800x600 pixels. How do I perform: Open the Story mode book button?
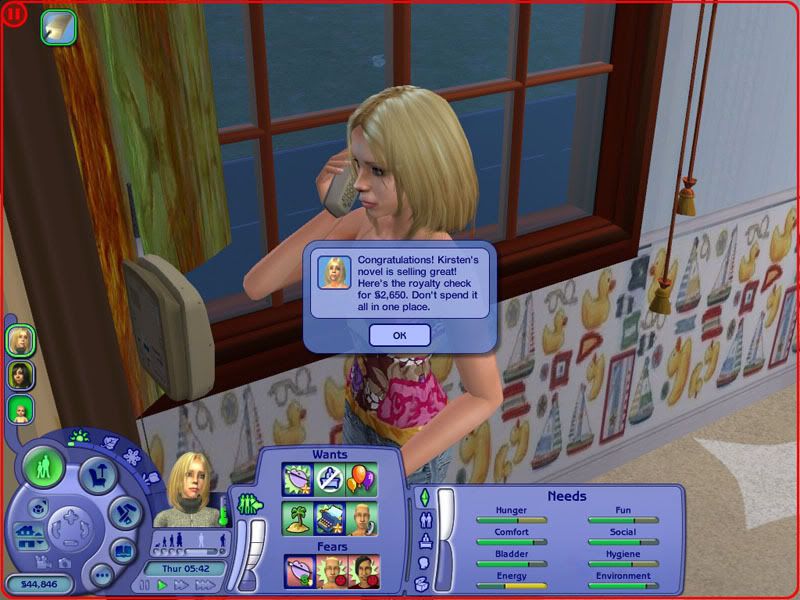pyautogui.click(x=122, y=550)
